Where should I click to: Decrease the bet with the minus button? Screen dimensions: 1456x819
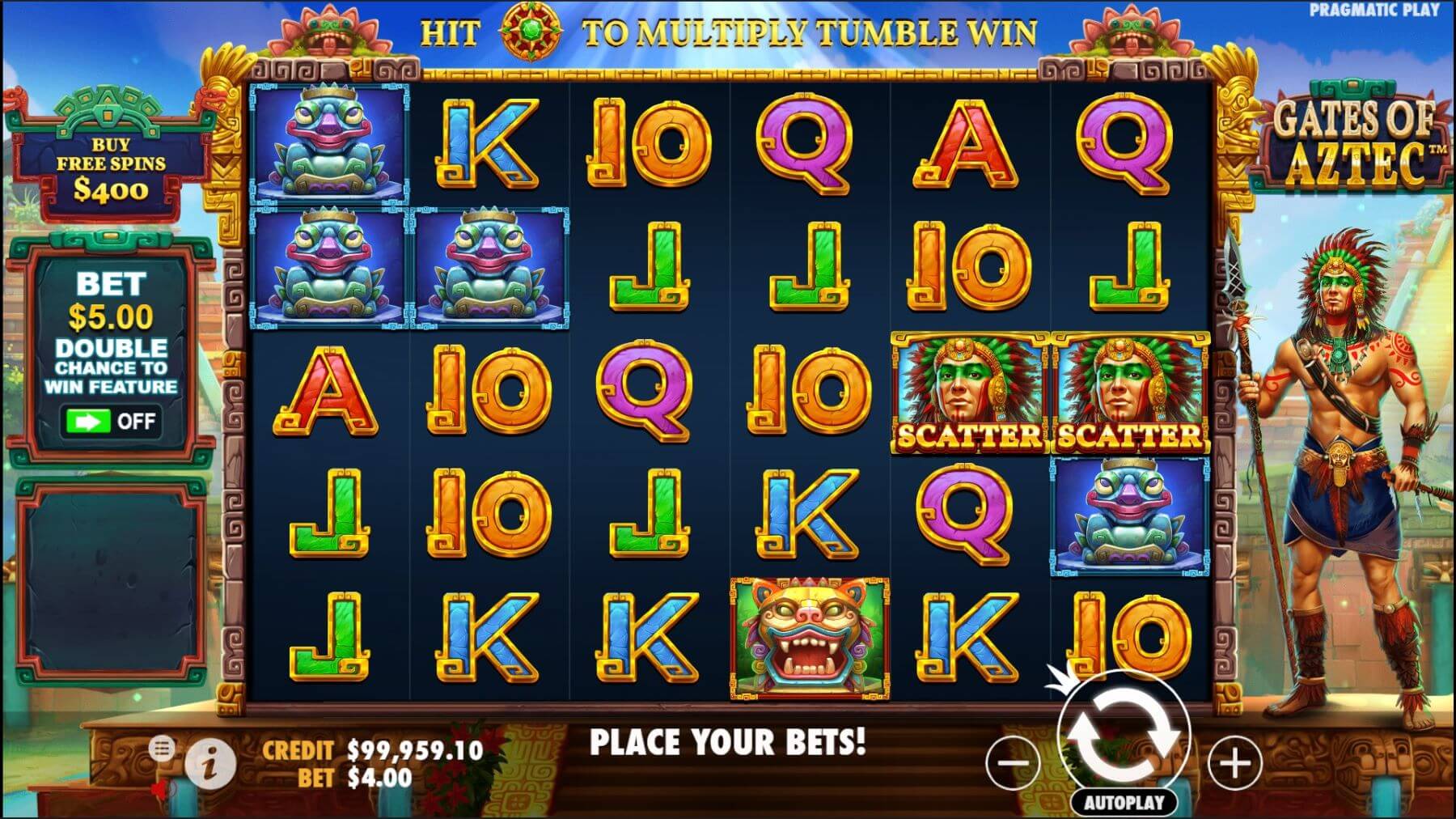pos(1013,762)
